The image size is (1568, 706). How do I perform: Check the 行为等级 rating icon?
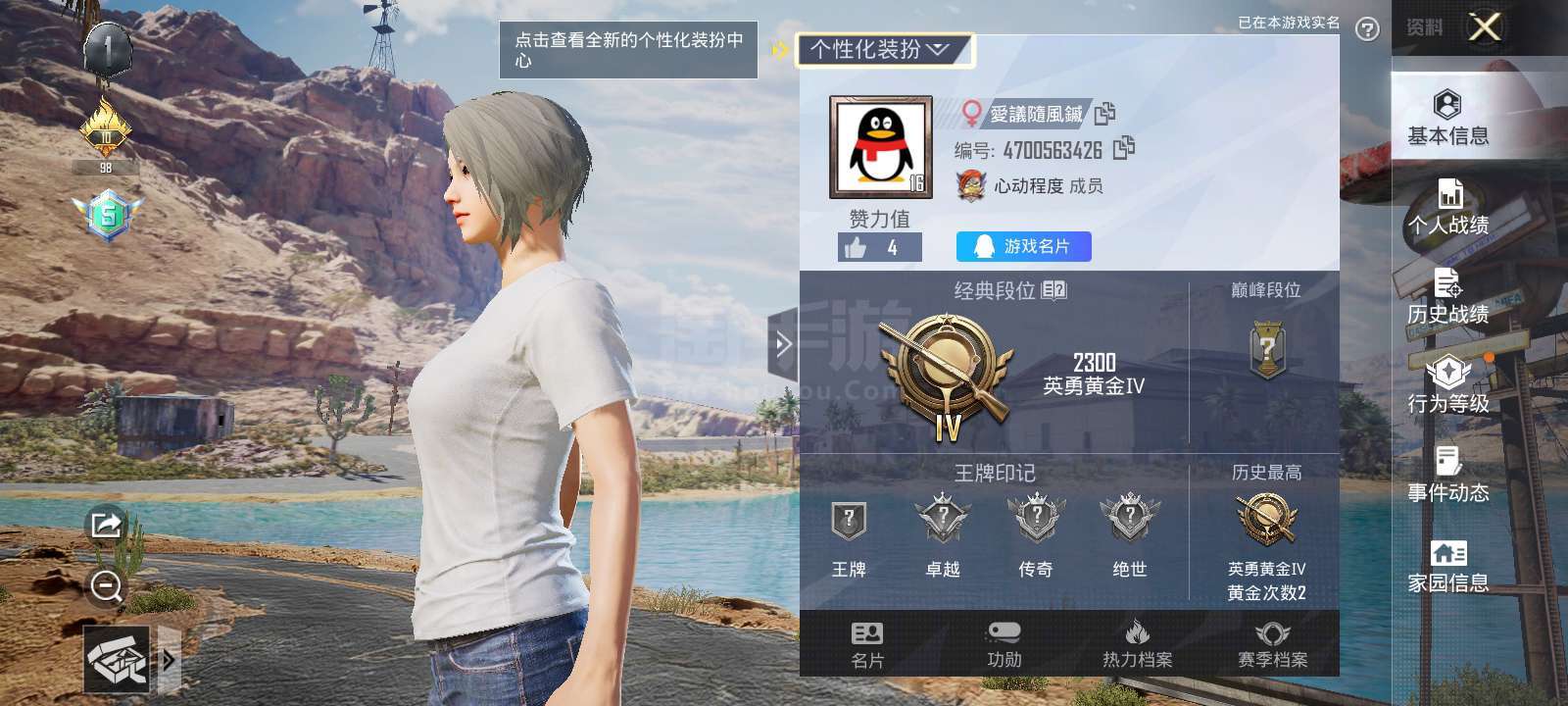click(x=1448, y=387)
